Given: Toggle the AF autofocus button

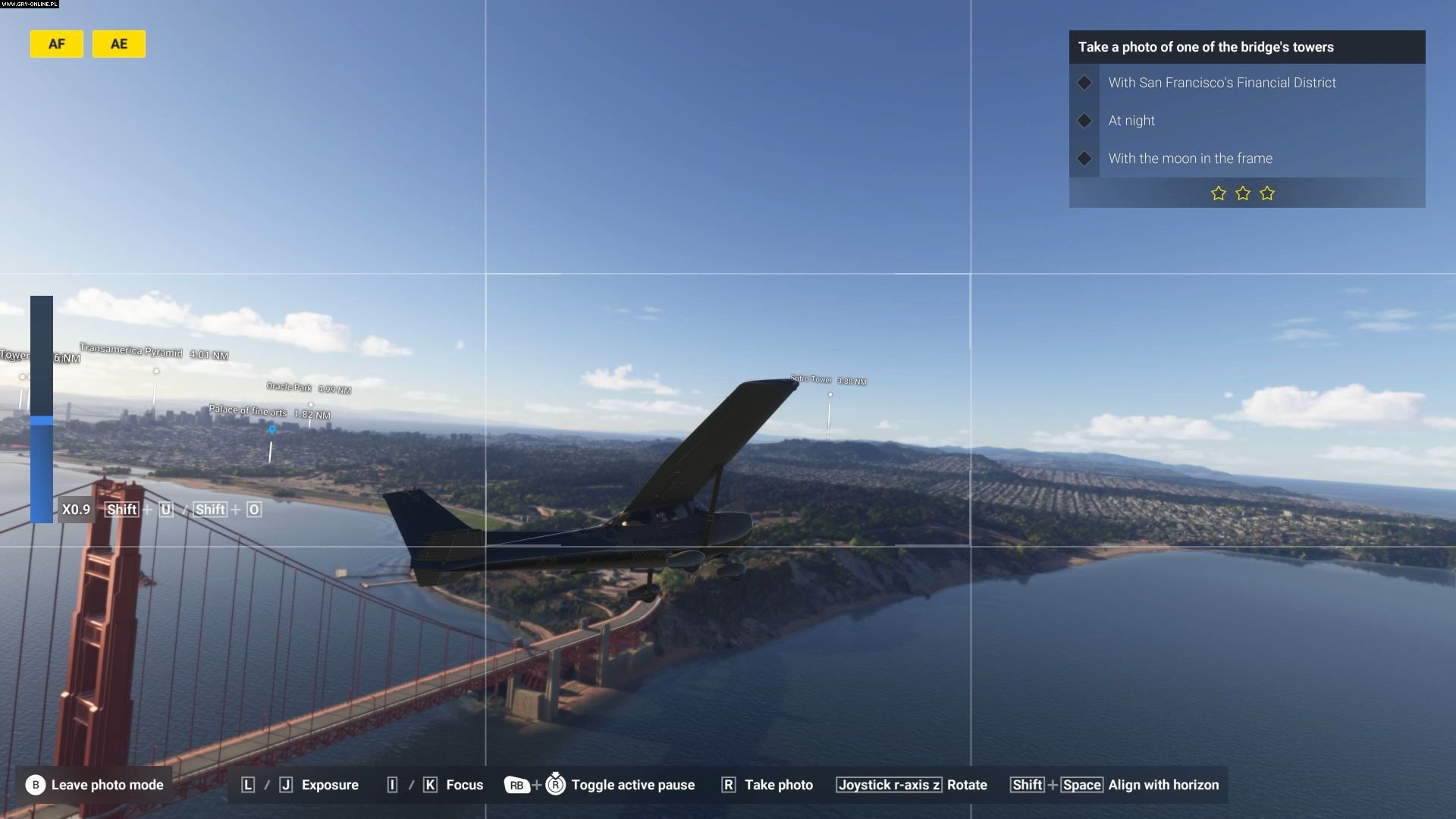Looking at the screenshot, I should pos(57,44).
